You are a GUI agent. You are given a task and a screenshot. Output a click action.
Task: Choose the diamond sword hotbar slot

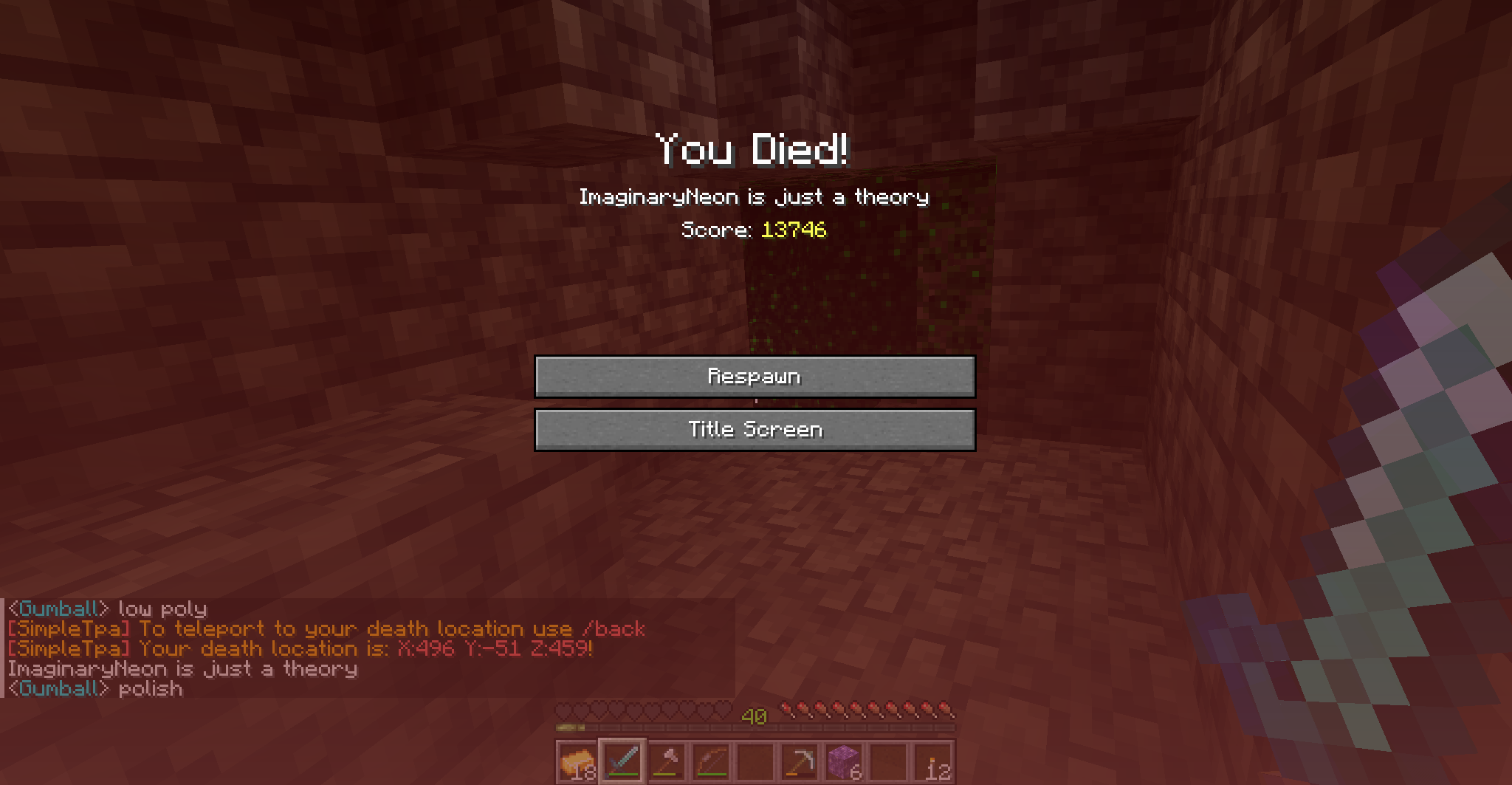[x=622, y=761]
